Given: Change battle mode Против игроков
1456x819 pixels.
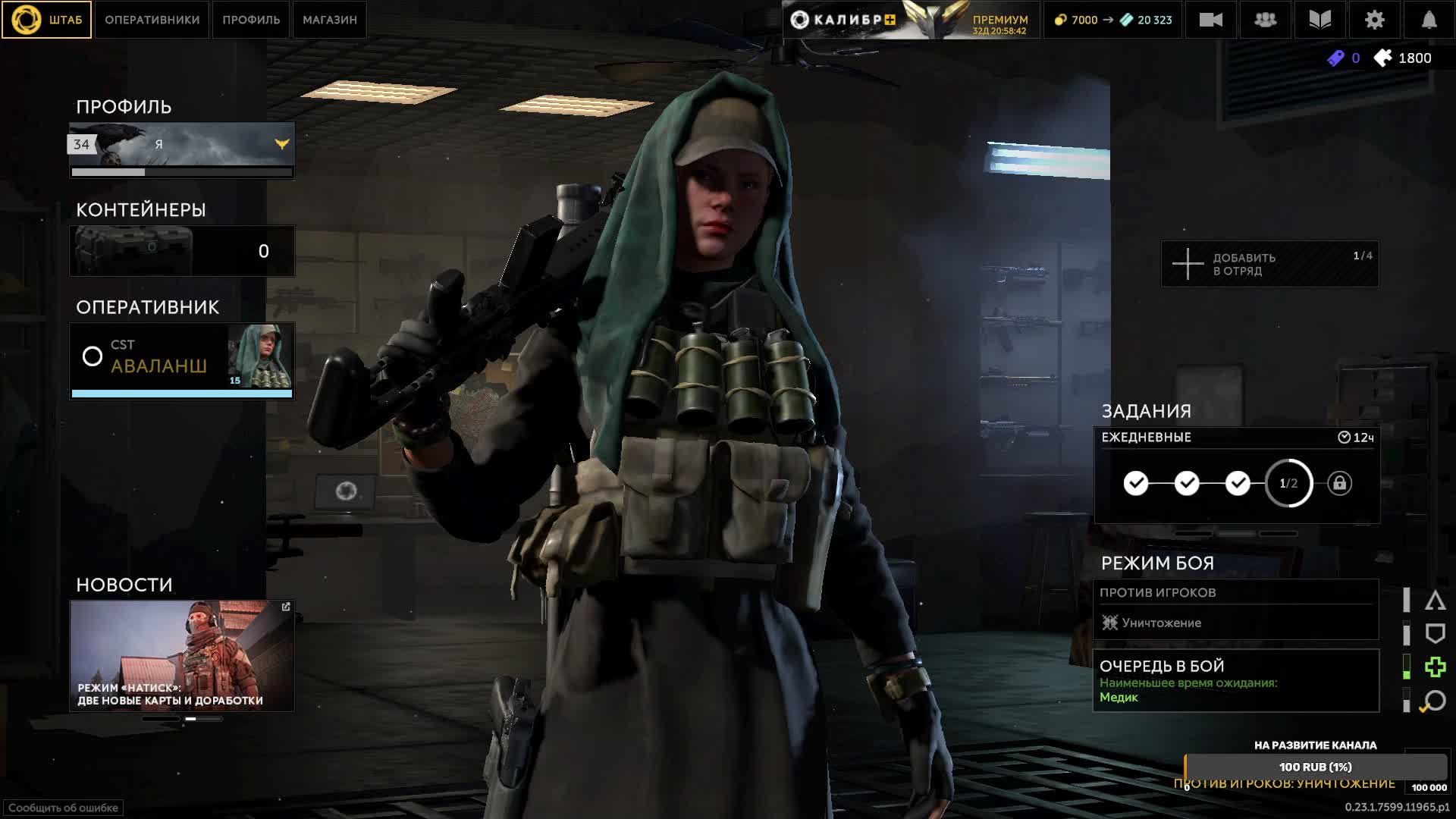Looking at the screenshot, I should click(1235, 610).
